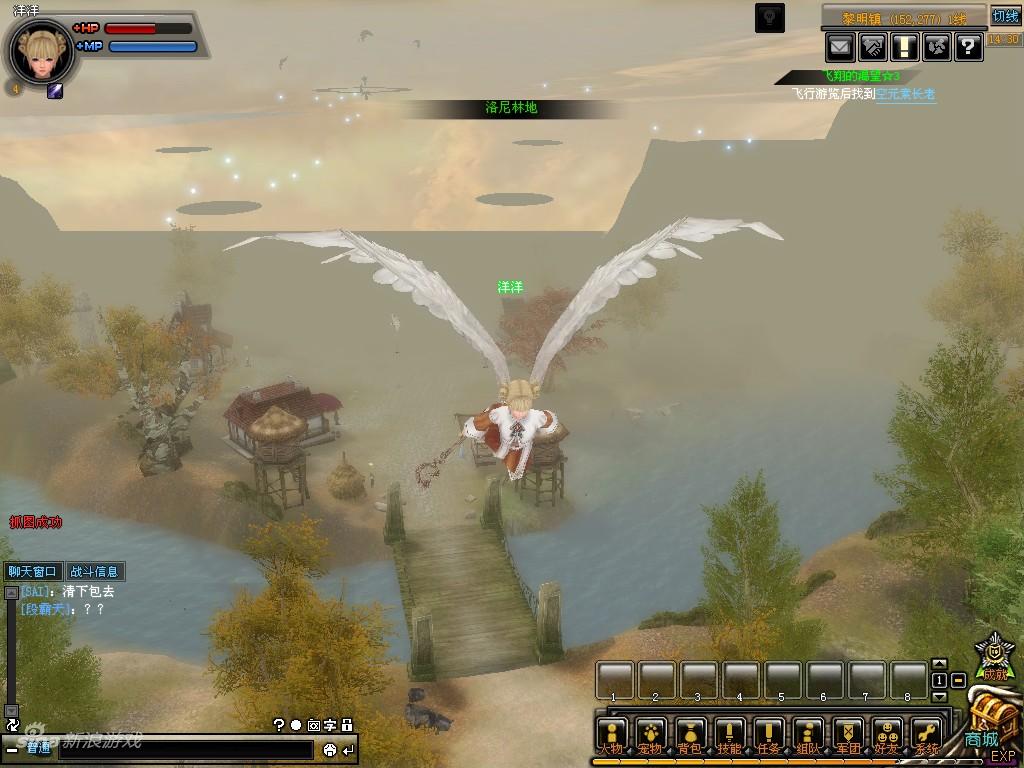This screenshot has width=1024, height=768.
Task: Open the 人物 character panel
Action: [612, 735]
